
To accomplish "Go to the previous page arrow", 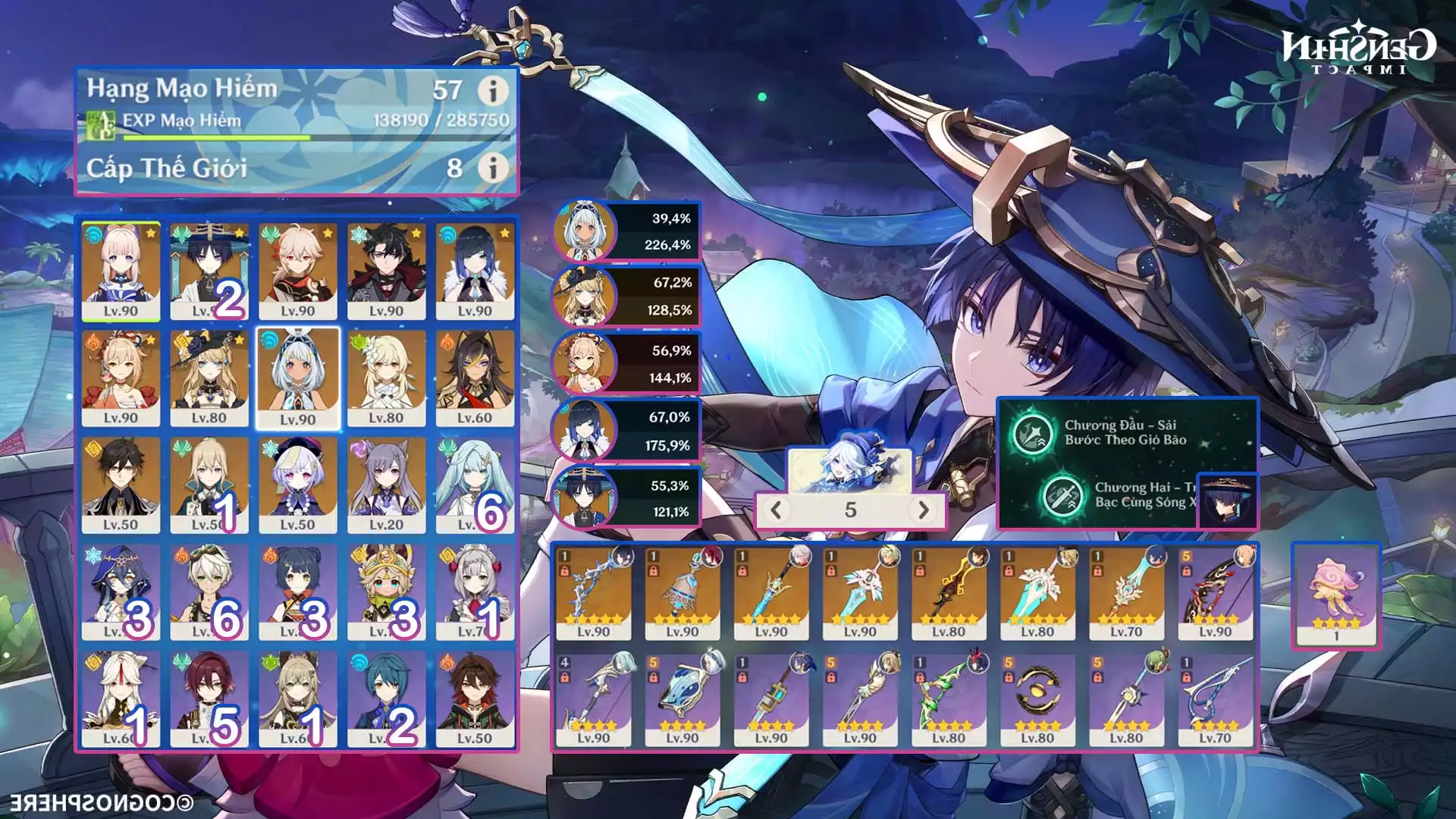I will click(x=776, y=510).
